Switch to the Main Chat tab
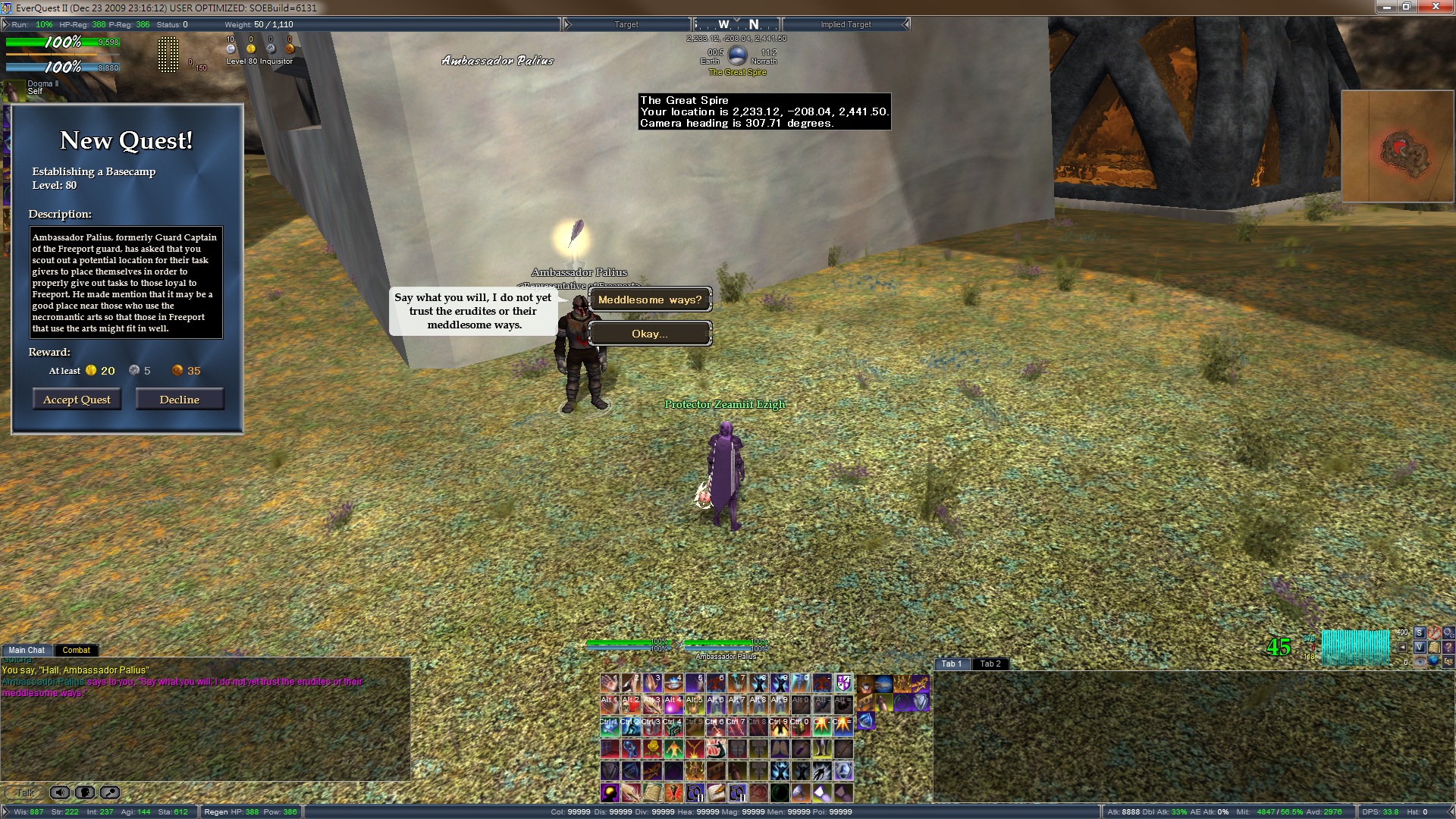This screenshot has width=1456, height=819. [x=27, y=650]
